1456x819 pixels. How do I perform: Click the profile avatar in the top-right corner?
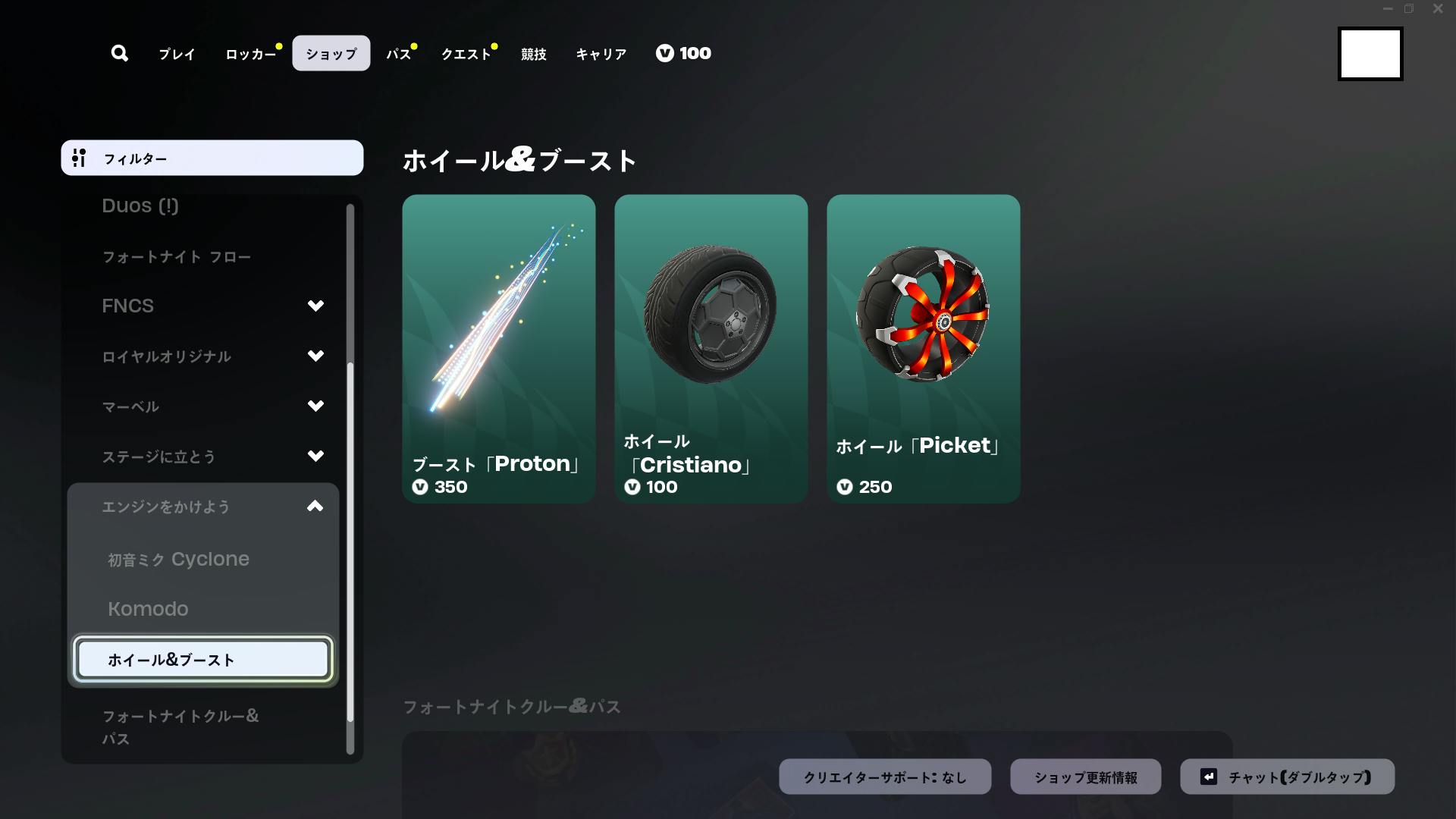[1370, 53]
